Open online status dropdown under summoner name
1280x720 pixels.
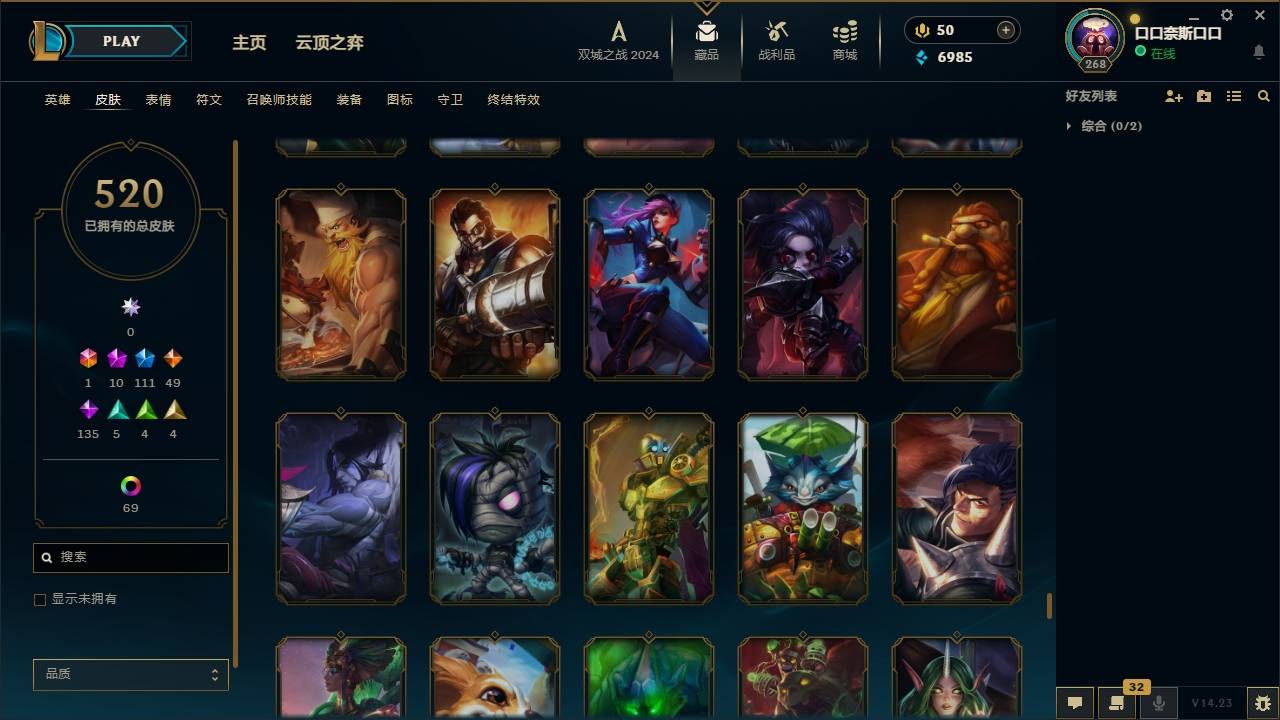tap(1162, 53)
